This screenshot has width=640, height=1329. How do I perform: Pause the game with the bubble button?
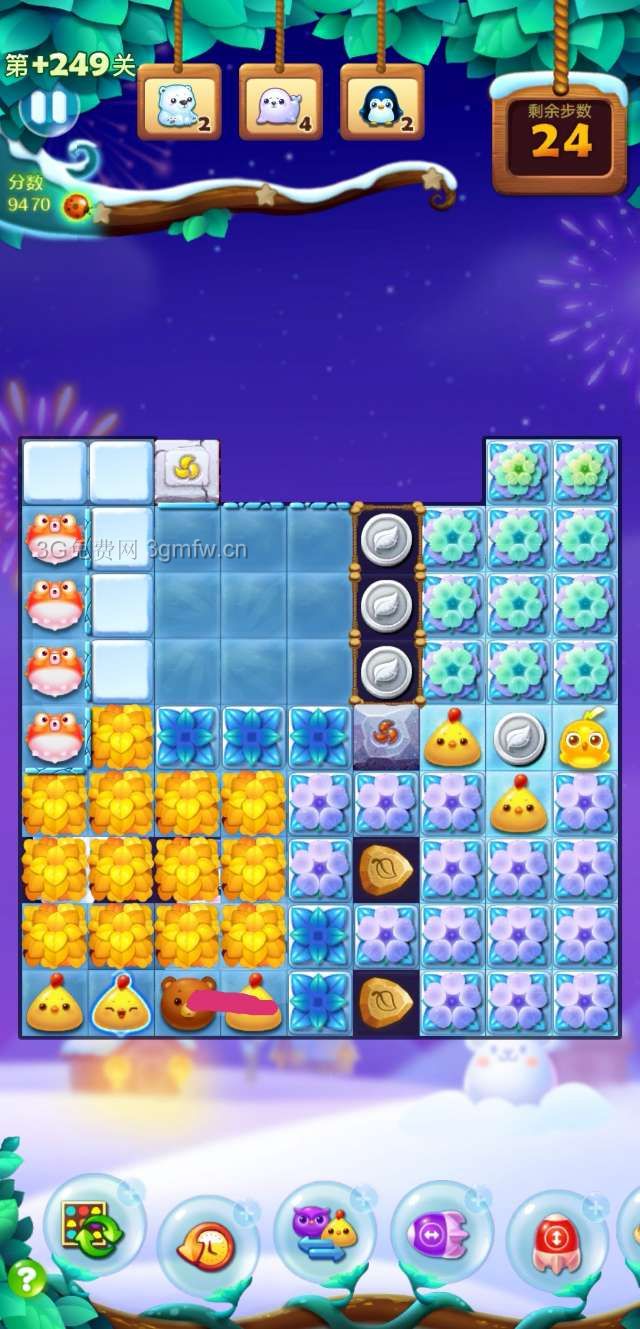47,108
